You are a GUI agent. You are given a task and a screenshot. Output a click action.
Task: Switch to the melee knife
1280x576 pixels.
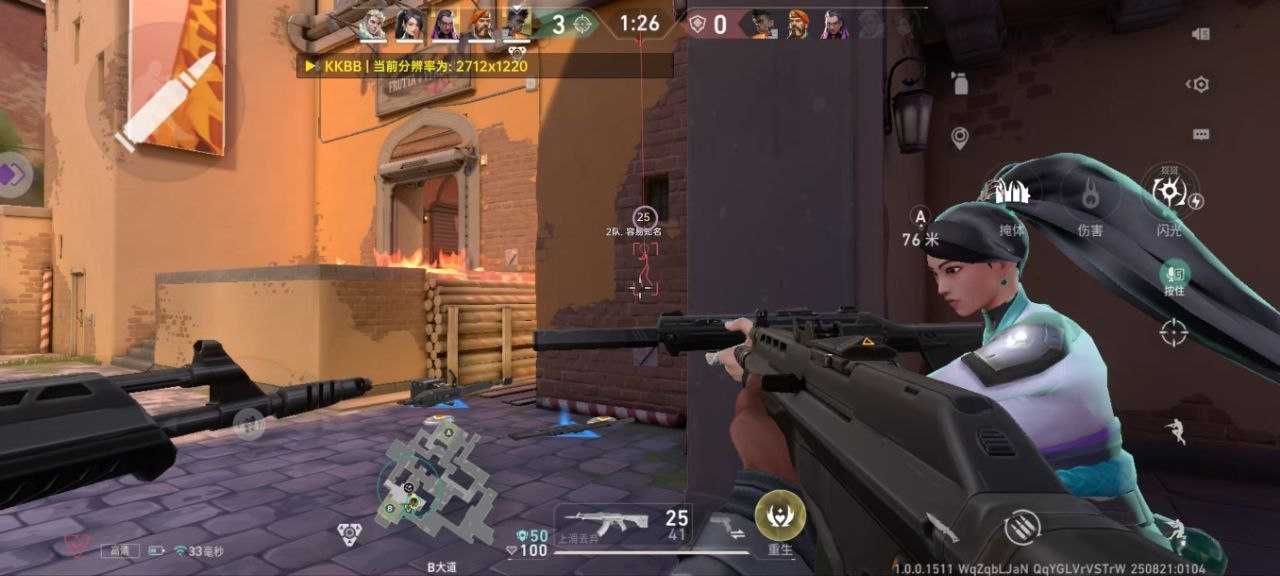point(940,527)
